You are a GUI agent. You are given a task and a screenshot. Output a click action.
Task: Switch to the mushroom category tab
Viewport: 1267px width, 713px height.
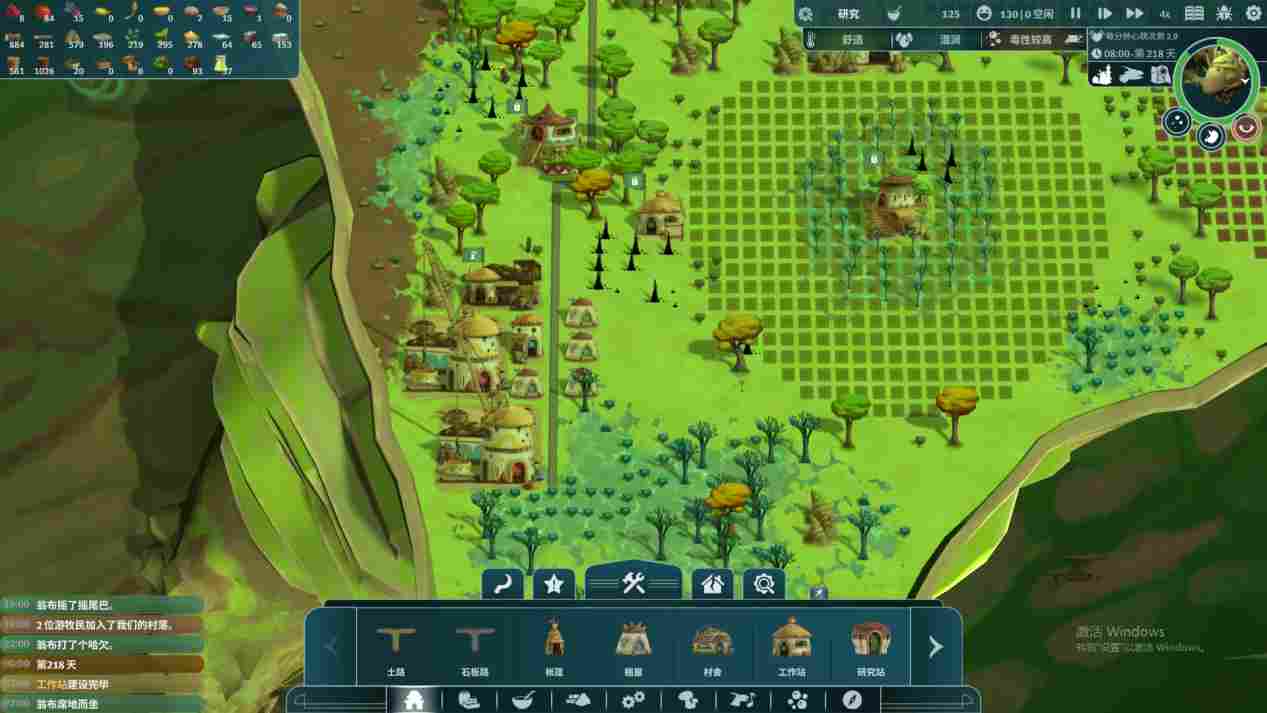pyautogui.click(x=688, y=700)
